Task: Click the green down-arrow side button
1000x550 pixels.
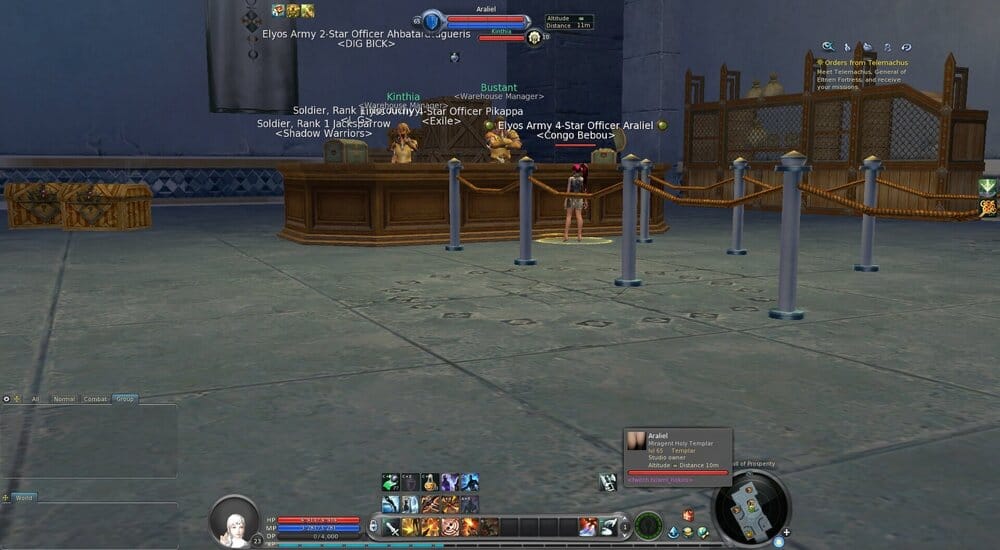Action: point(988,187)
